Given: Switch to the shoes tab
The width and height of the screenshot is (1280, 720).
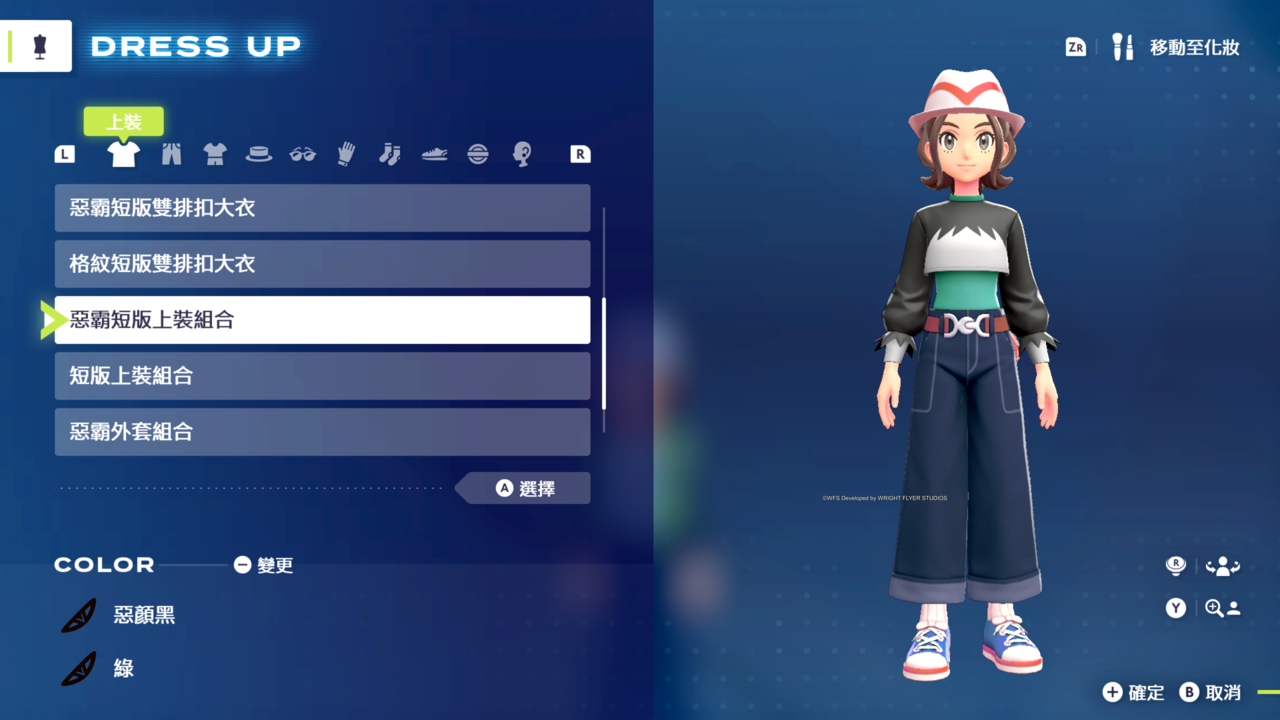Looking at the screenshot, I should 434,154.
